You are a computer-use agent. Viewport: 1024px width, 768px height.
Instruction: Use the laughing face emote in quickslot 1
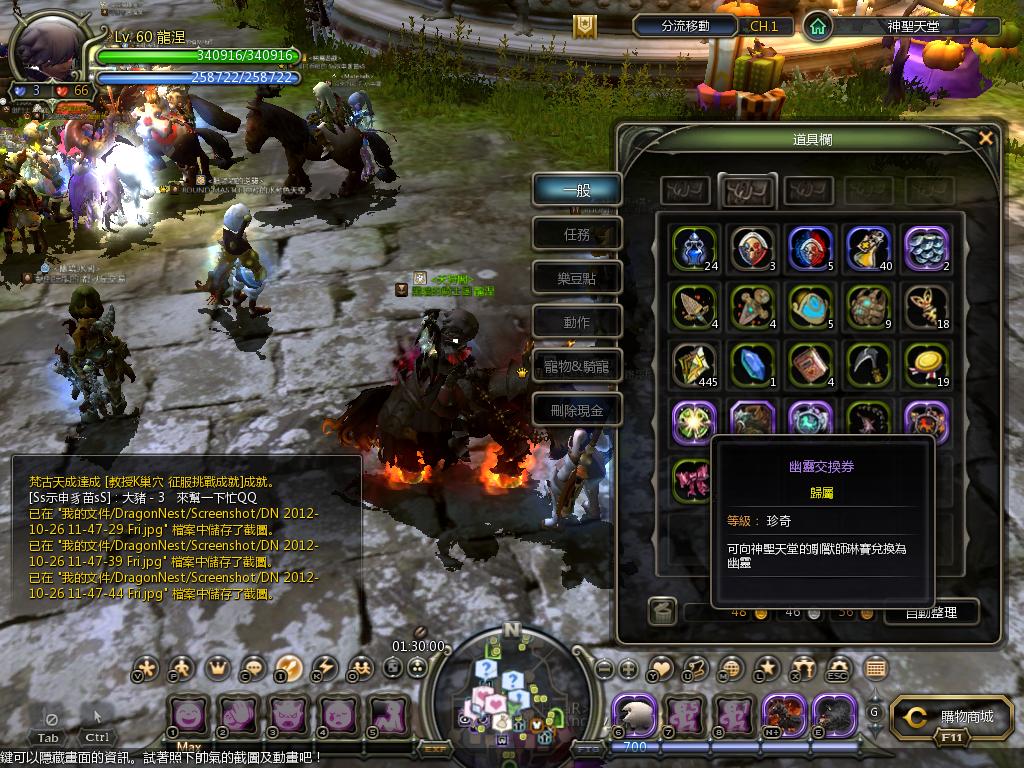[x=187, y=716]
